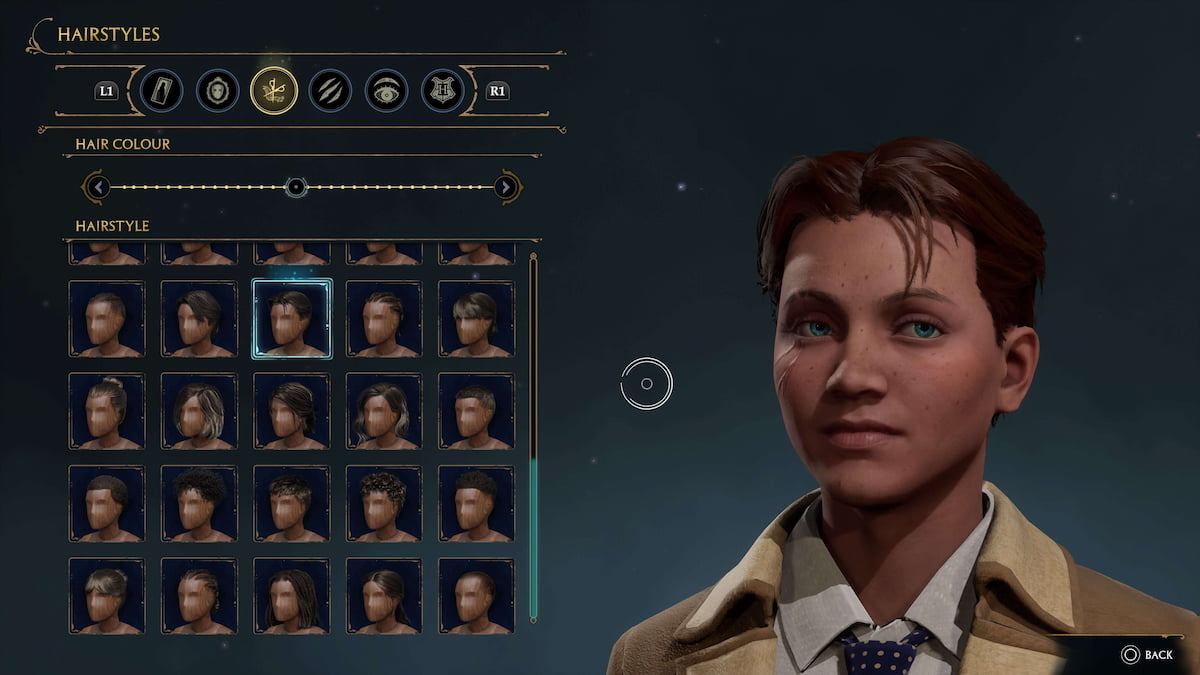Select the blonde-streaked bob hairstyle
Viewport: 1200px width, 675px height.
pyautogui.click(x=199, y=411)
